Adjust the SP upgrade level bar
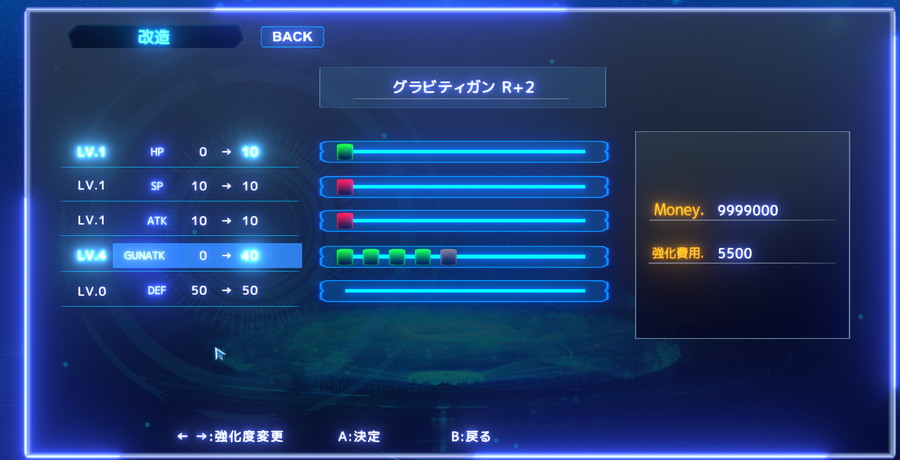Viewport: 900px width, 460px height. click(464, 187)
